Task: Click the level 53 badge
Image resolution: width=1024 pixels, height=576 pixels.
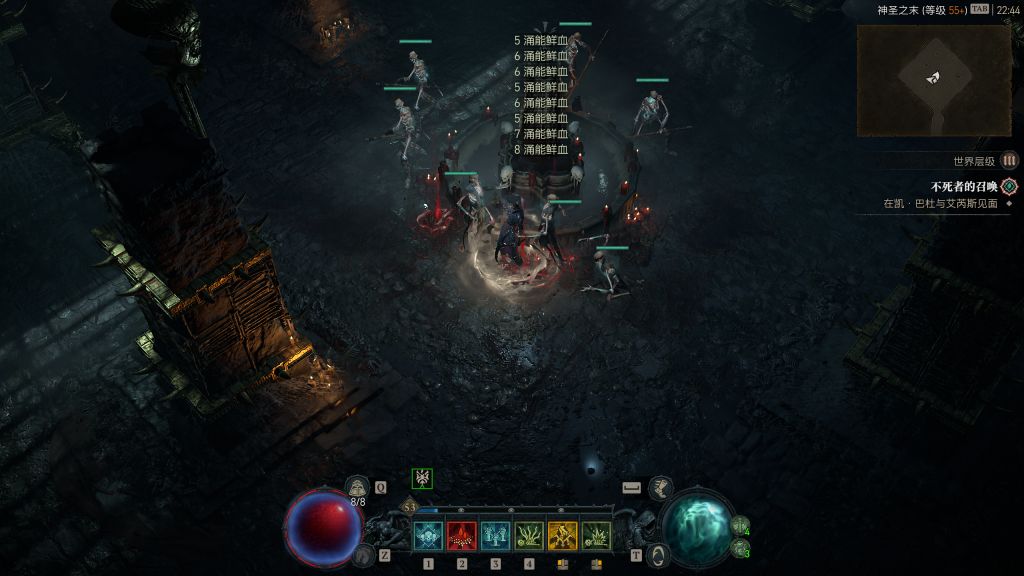Action: pos(410,507)
